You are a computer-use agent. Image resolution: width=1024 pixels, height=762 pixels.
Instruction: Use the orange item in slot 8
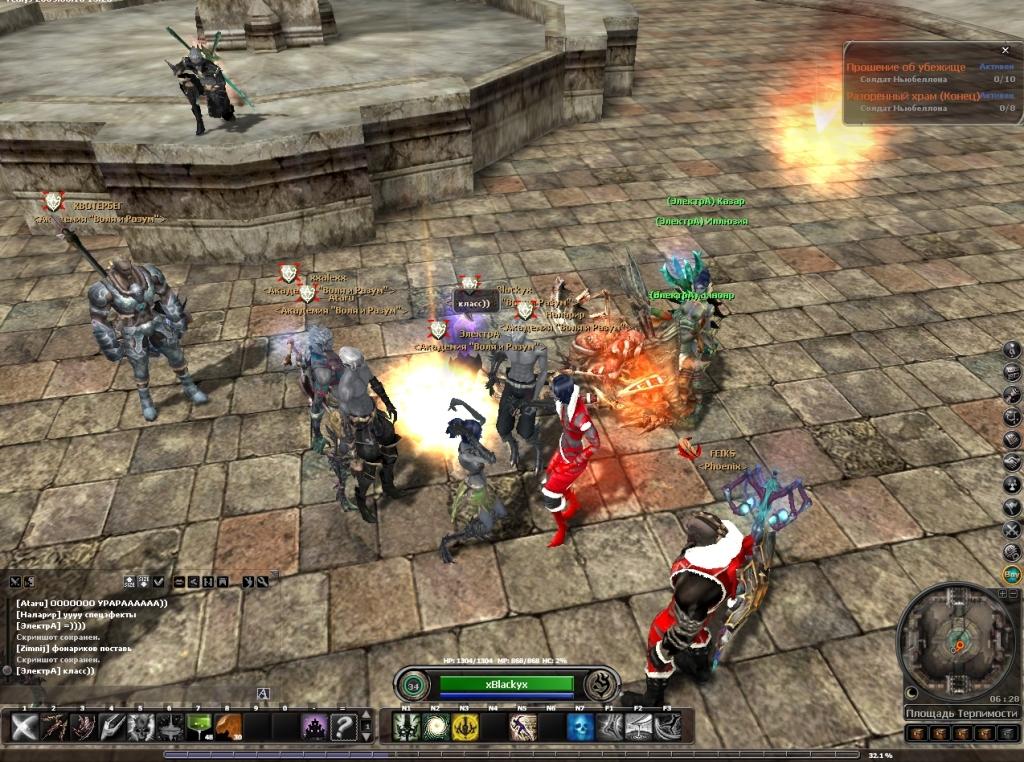(x=226, y=727)
